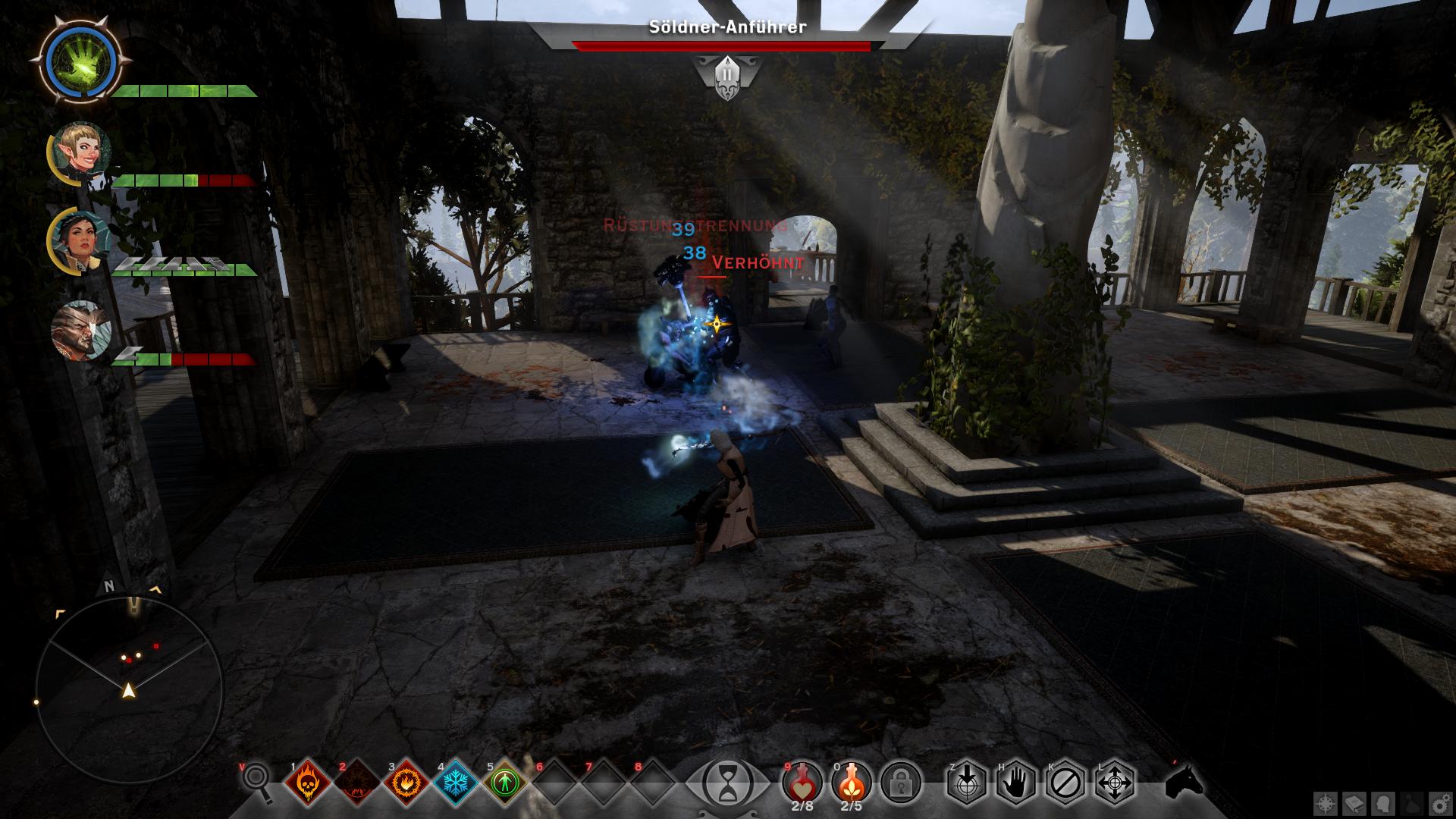Issue the hold position hand command

(x=1015, y=781)
